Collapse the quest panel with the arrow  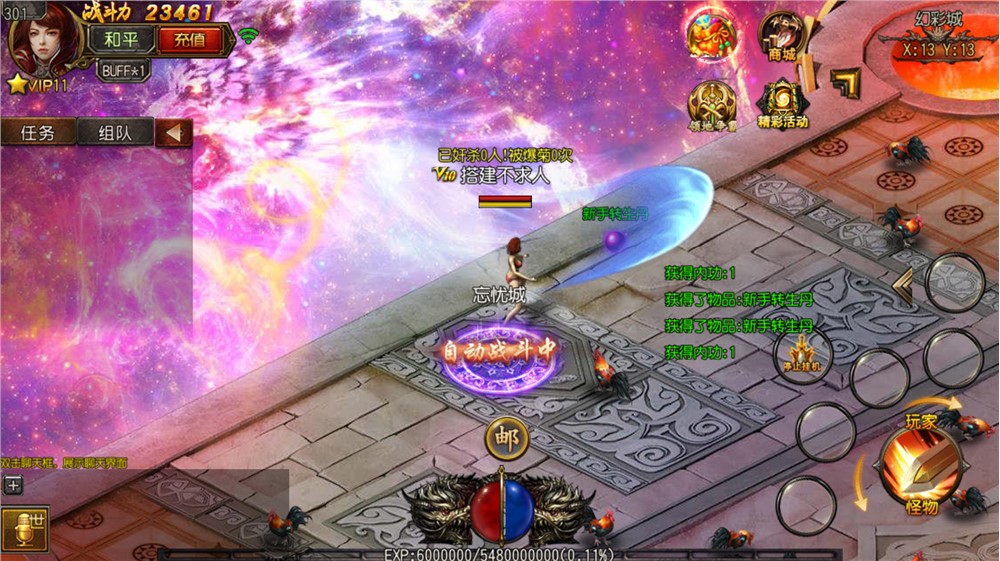tap(174, 133)
